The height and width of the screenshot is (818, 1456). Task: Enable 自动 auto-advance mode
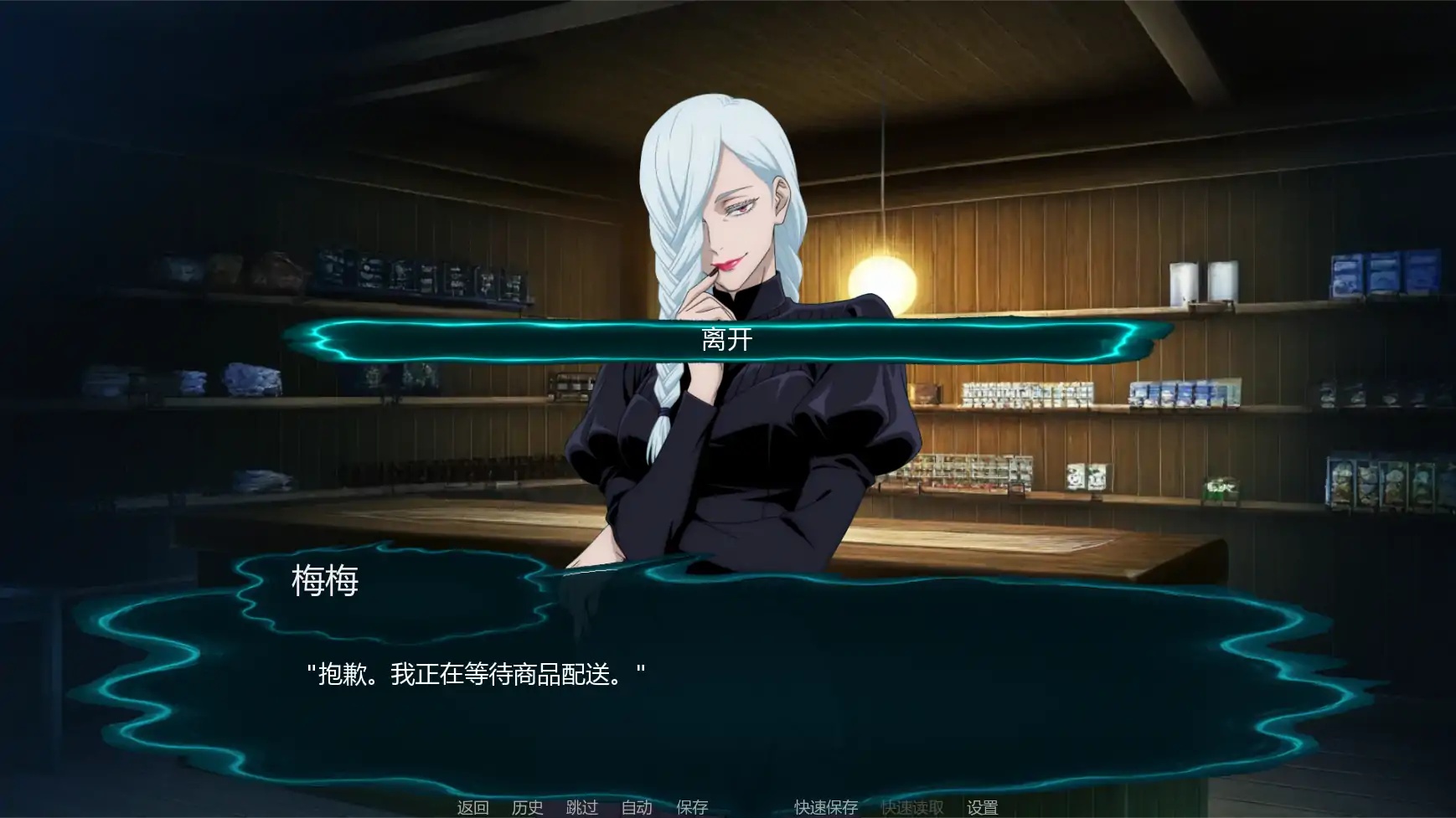pos(635,809)
